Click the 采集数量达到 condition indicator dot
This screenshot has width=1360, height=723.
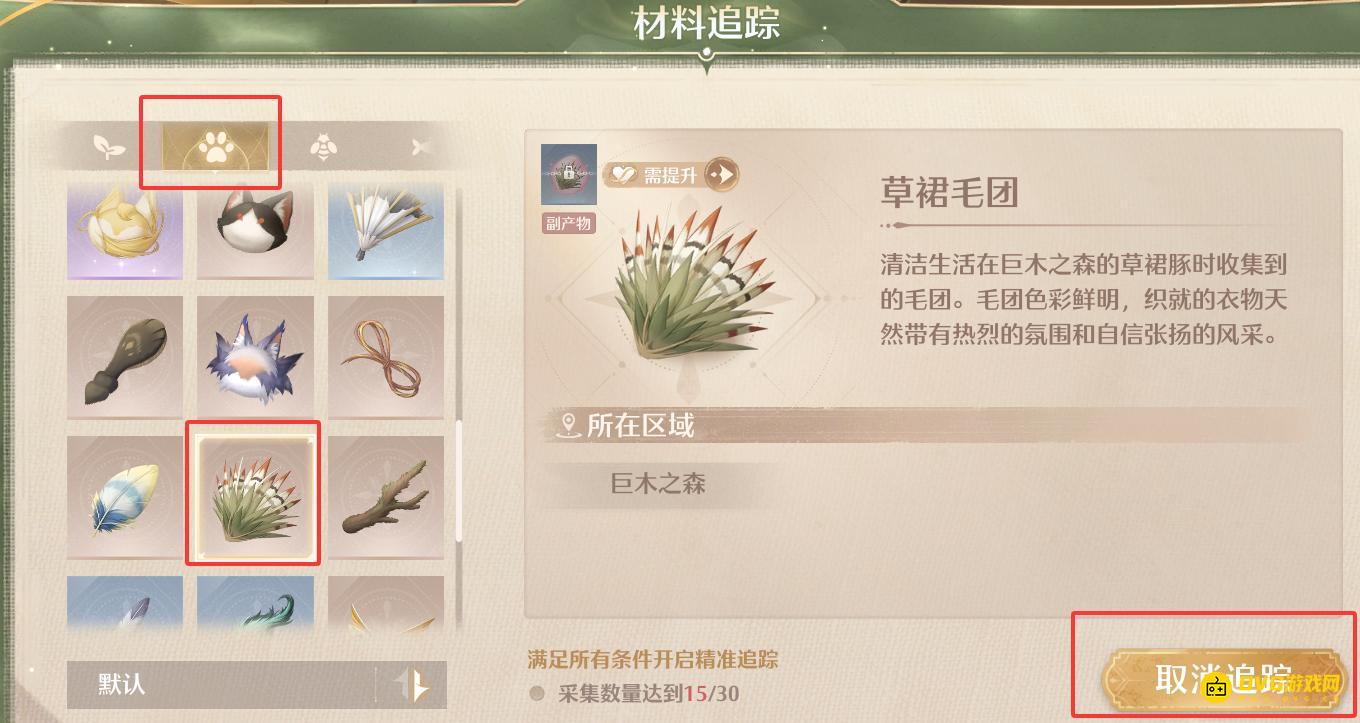[x=537, y=693]
